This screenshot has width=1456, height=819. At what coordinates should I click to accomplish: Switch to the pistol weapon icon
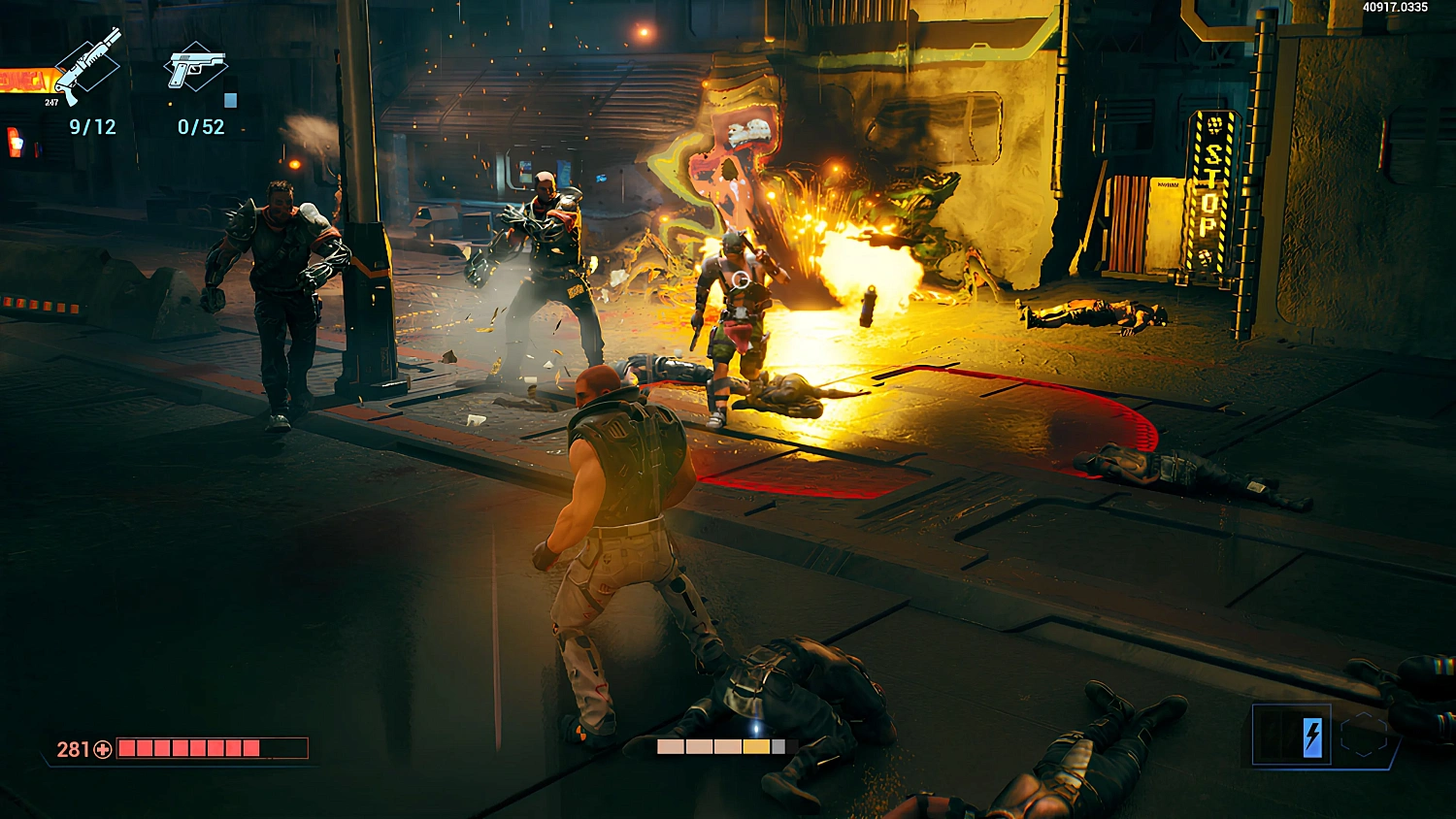(196, 68)
